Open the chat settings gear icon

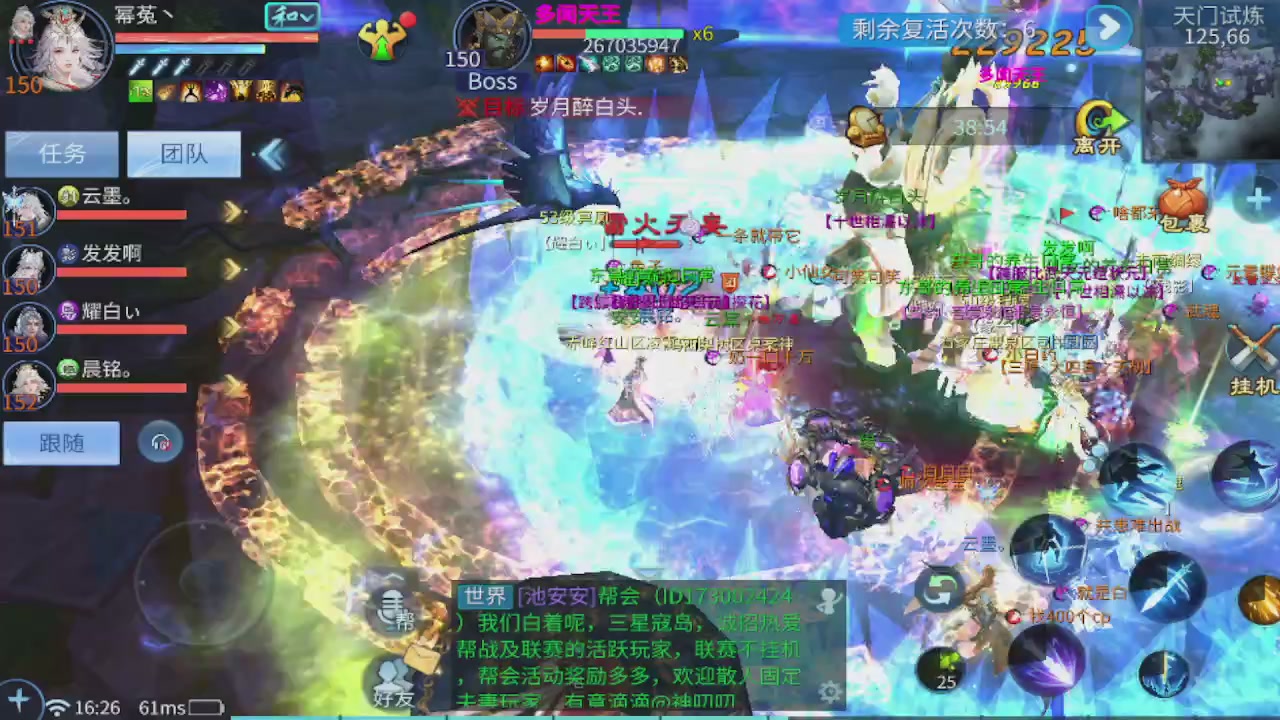click(830, 690)
